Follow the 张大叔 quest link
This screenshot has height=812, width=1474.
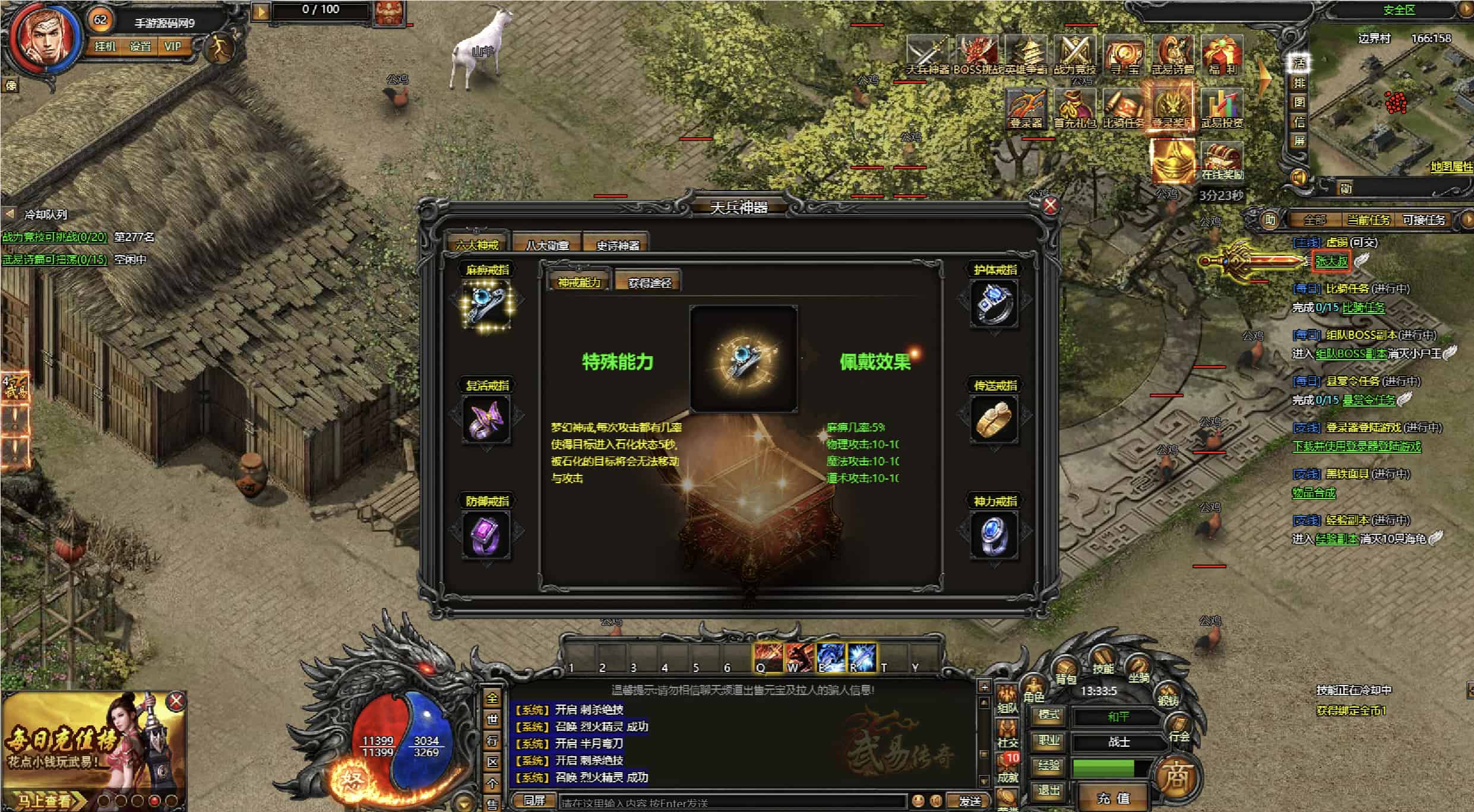point(1331,261)
